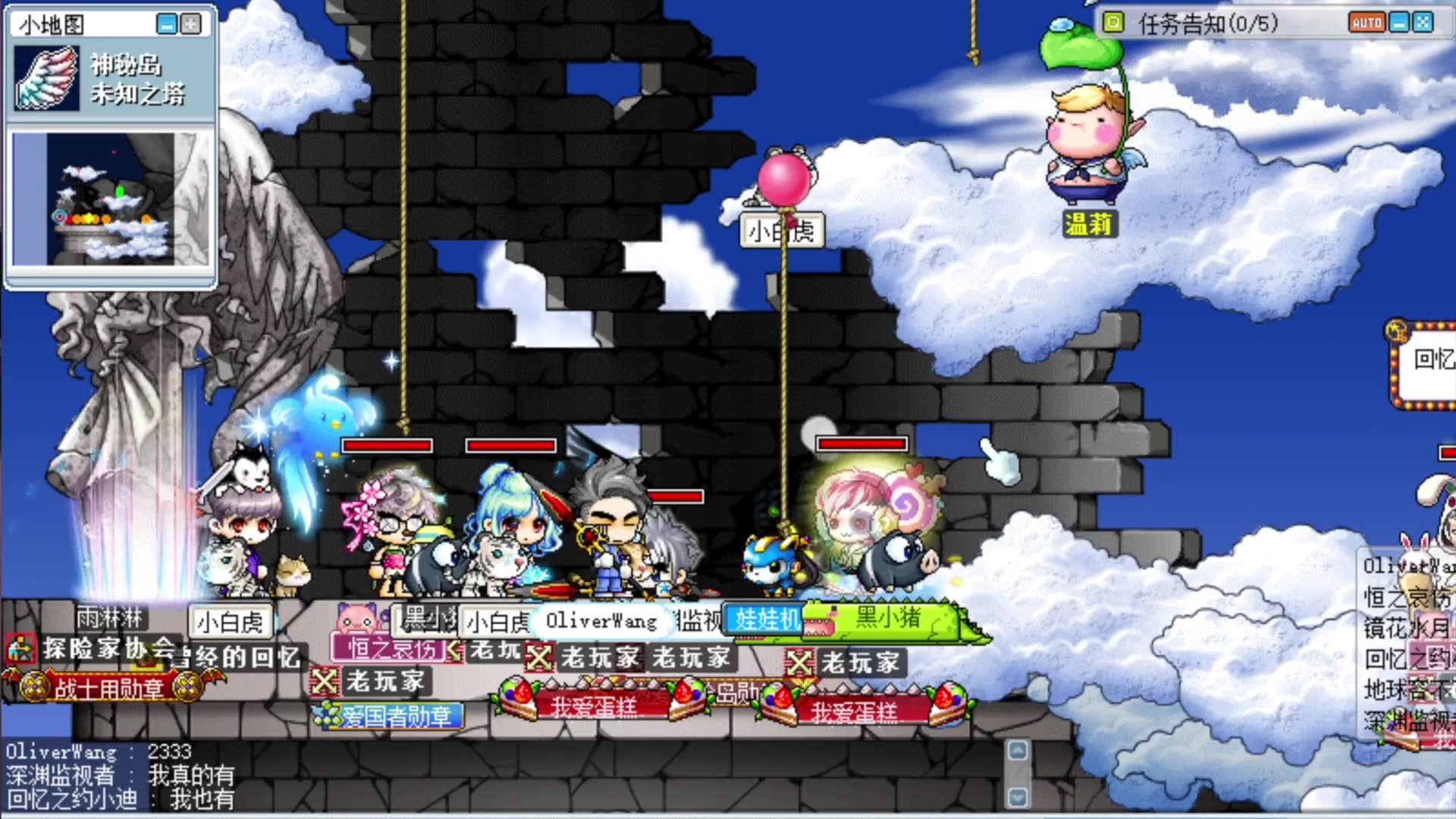Image resolution: width=1456 pixels, height=819 pixels.
Task: Select the OliverWang chat message line
Action: [99, 752]
